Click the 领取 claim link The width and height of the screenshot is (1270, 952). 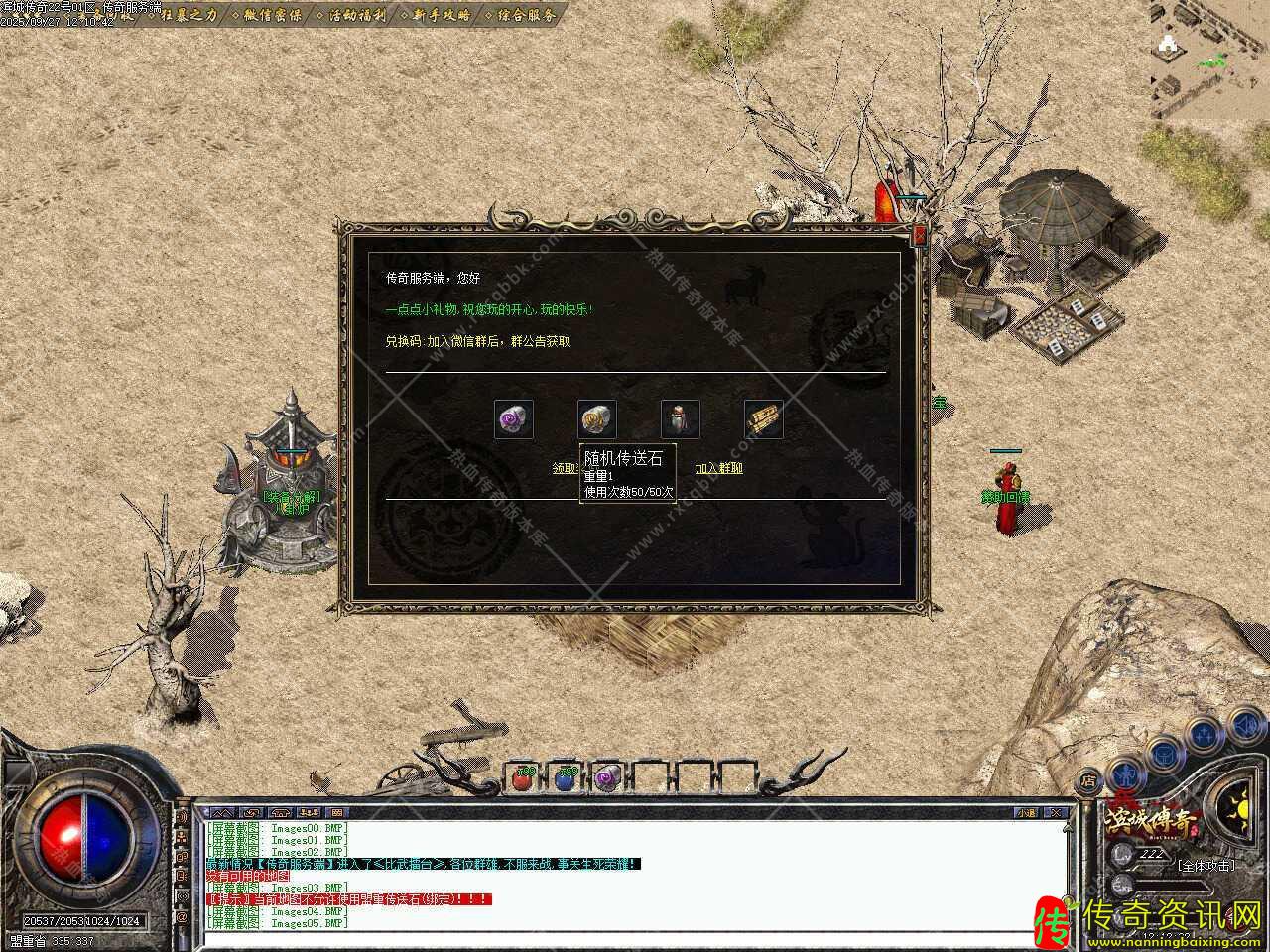click(565, 468)
